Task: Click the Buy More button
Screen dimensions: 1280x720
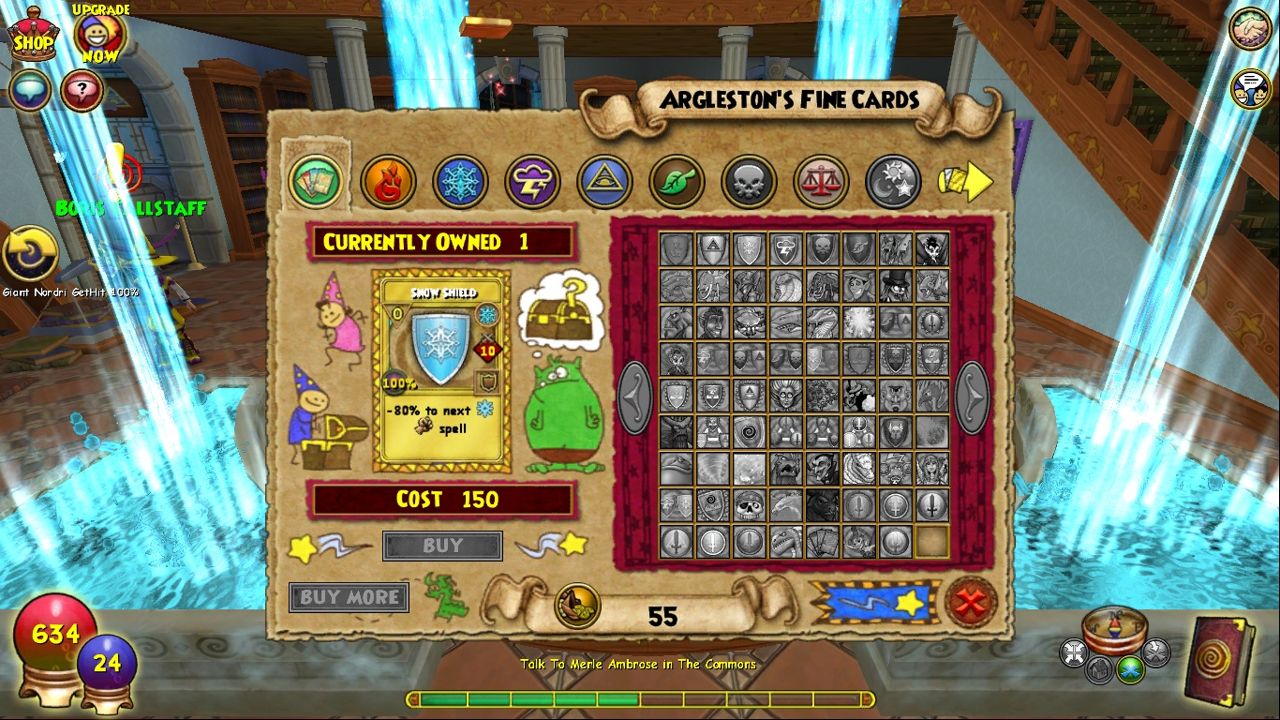Action: [x=348, y=598]
